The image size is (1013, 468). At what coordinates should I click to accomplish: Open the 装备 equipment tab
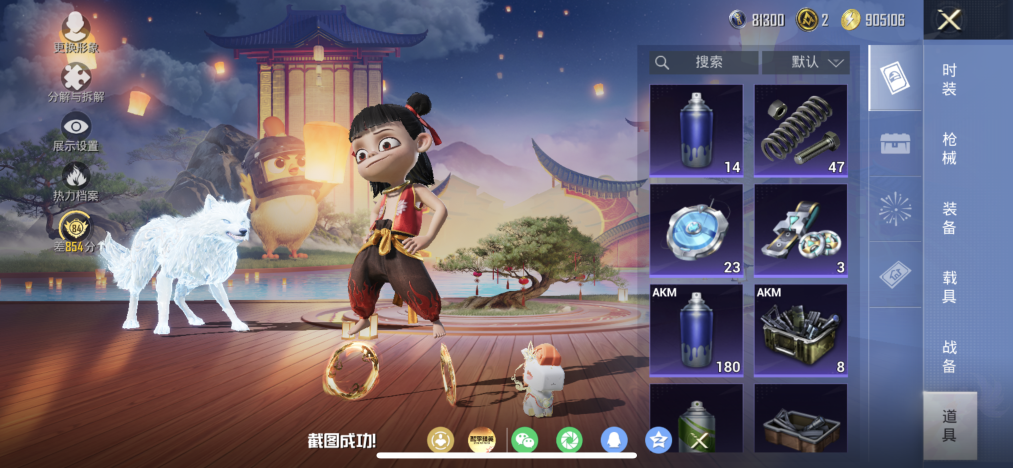coord(949,217)
